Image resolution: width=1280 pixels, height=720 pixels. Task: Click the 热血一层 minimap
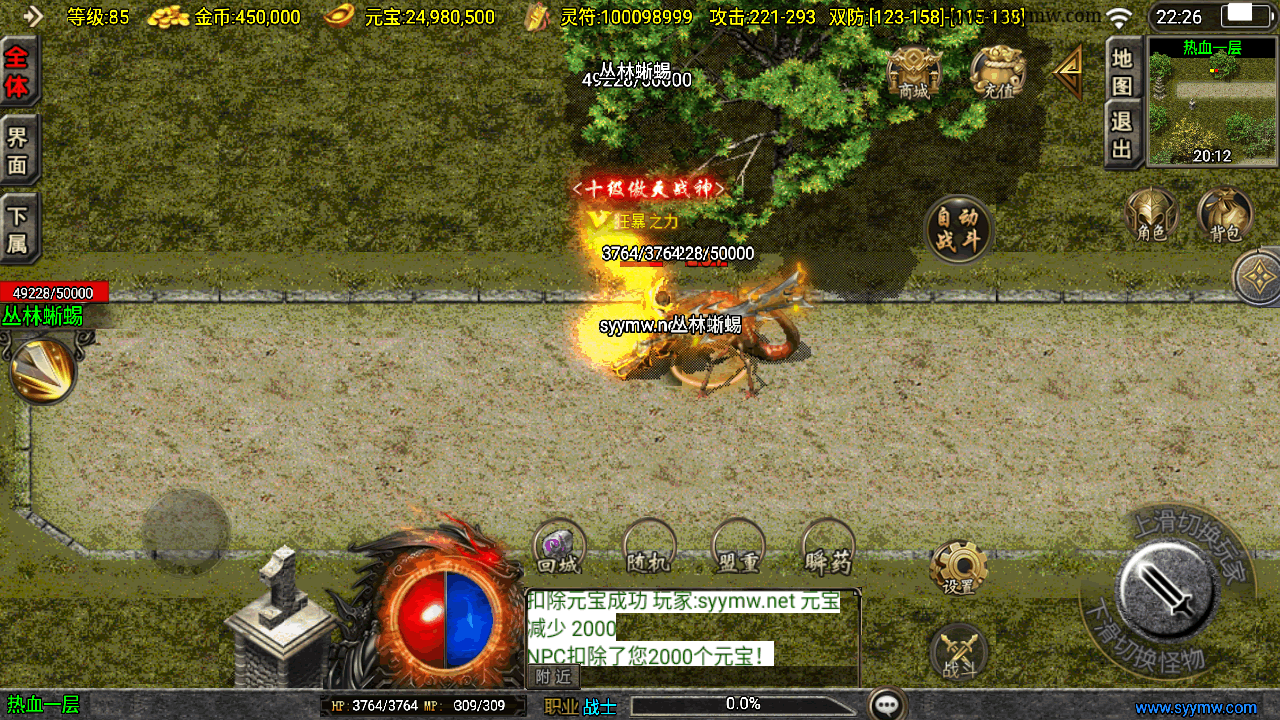coord(1212,102)
